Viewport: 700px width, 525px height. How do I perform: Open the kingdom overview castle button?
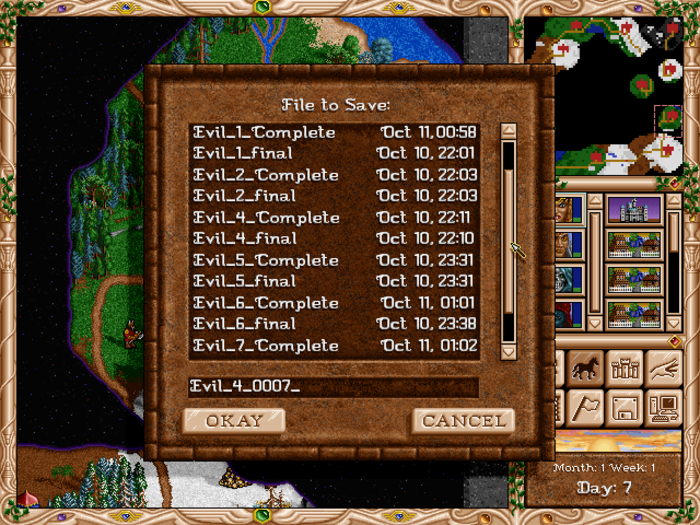pos(625,369)
